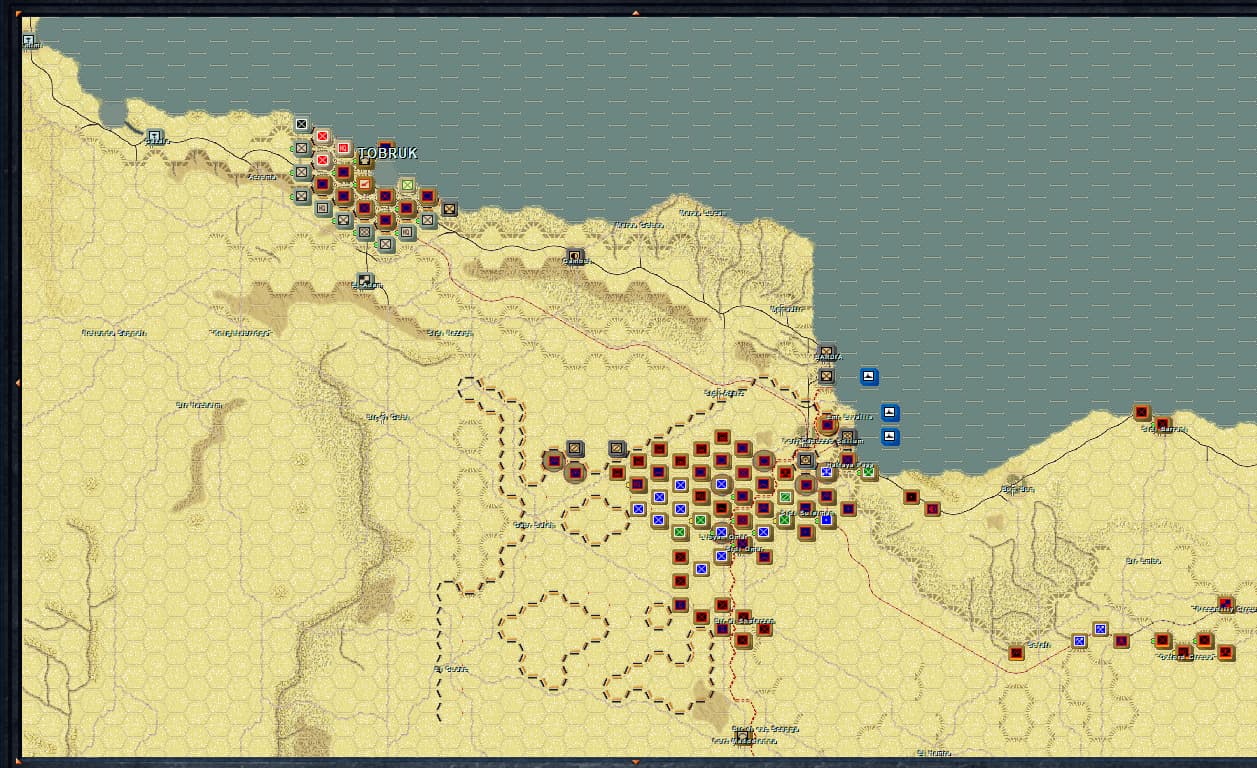Select the light green unit counter at Tobruk harbor
Viewport: 1257px width, 768px height.
coord(407,185)
